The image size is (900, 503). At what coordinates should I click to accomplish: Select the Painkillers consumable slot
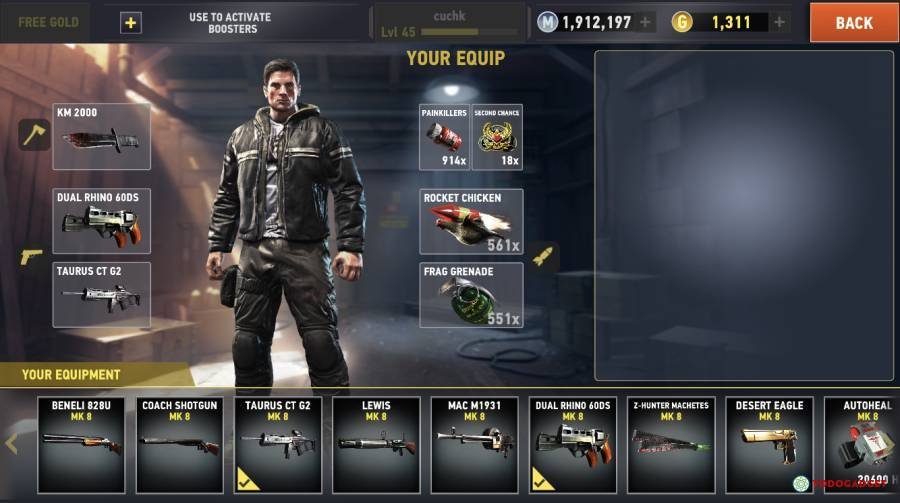point(445,136)
